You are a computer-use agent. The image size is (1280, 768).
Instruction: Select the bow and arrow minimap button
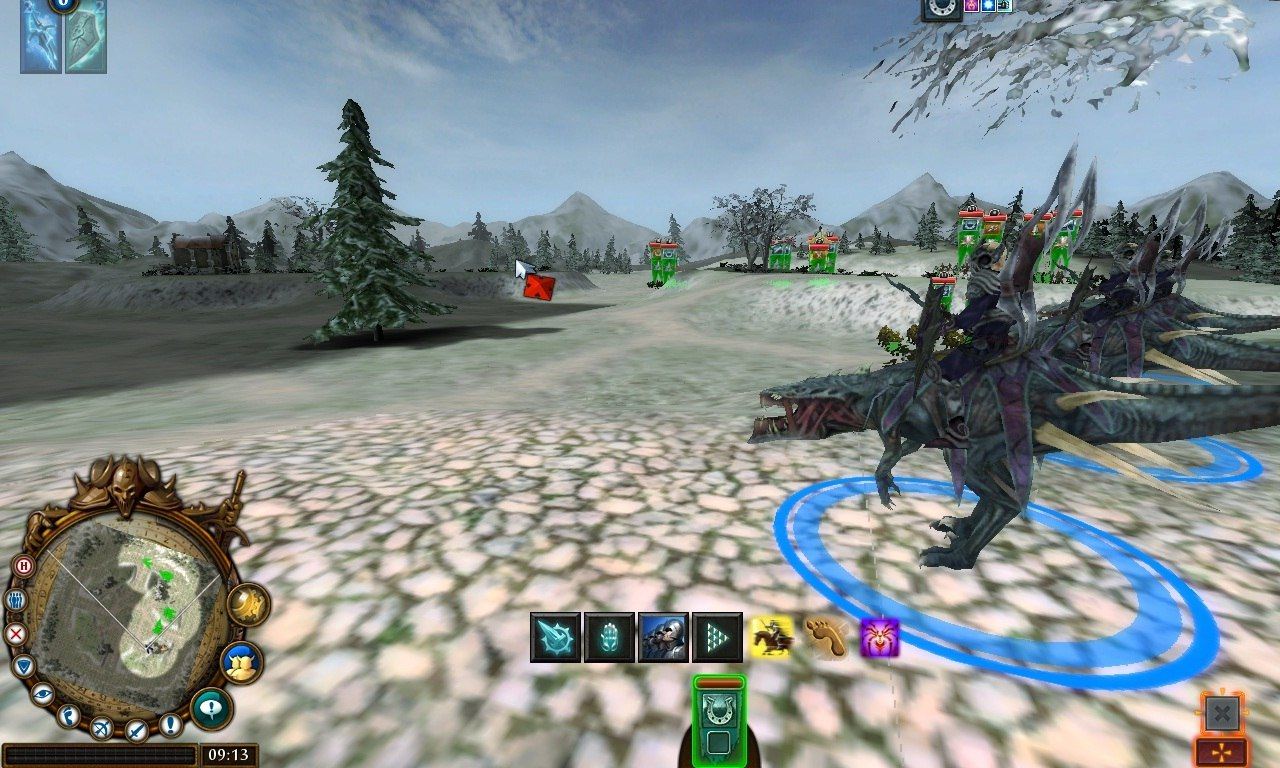pyautogui.click(x=101, y=728)
